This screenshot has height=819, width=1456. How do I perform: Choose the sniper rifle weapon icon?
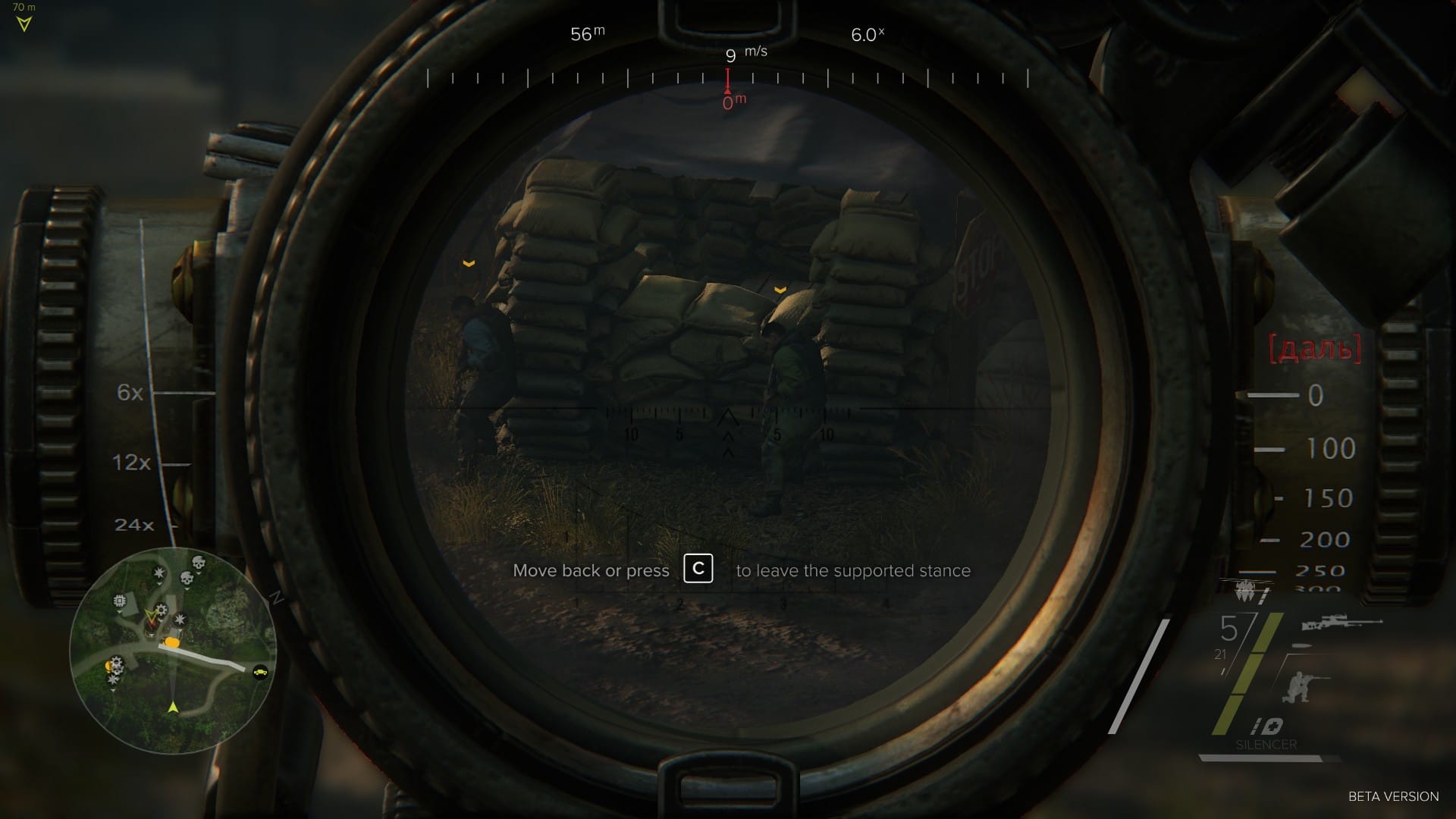[x=1341, y=623]
